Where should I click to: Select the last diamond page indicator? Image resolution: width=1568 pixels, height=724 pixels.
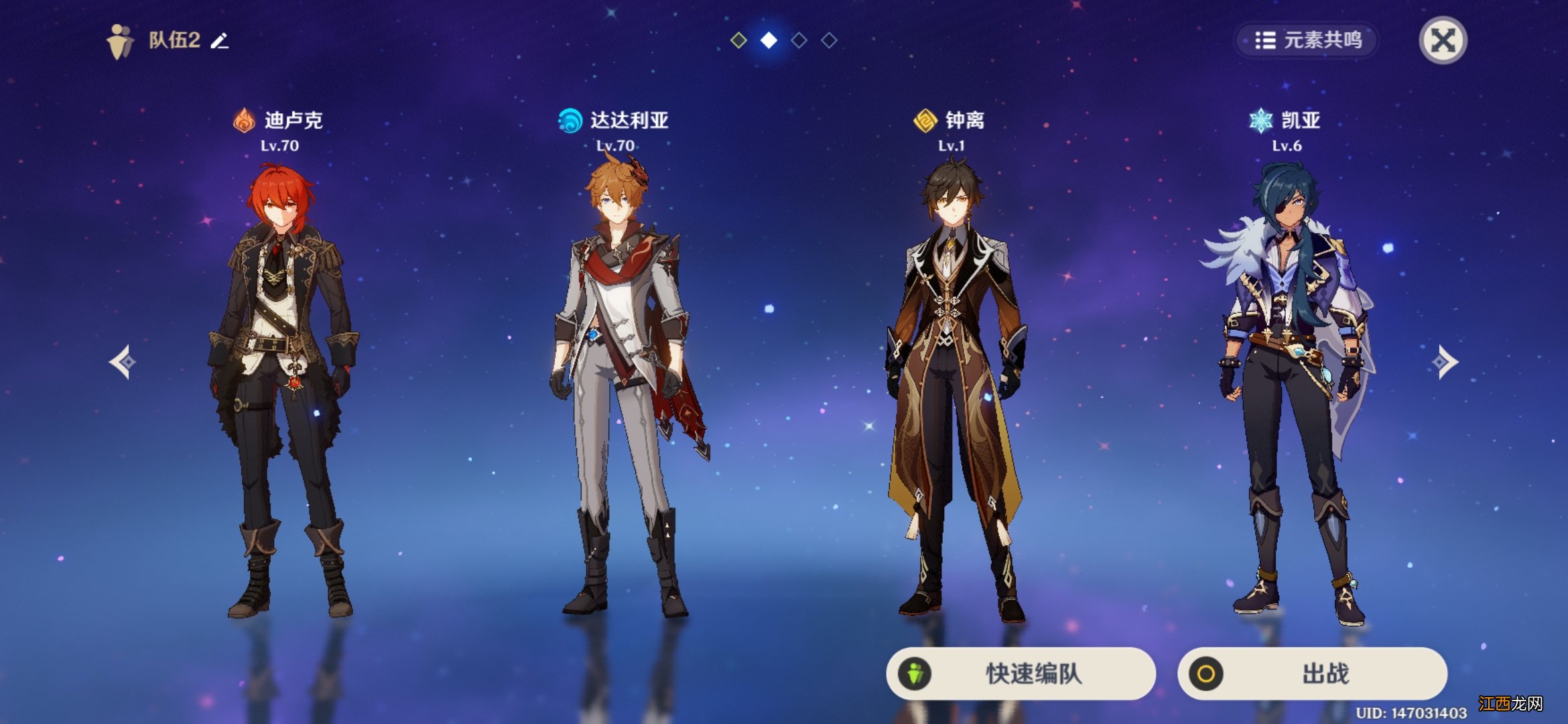pos(830,42)
